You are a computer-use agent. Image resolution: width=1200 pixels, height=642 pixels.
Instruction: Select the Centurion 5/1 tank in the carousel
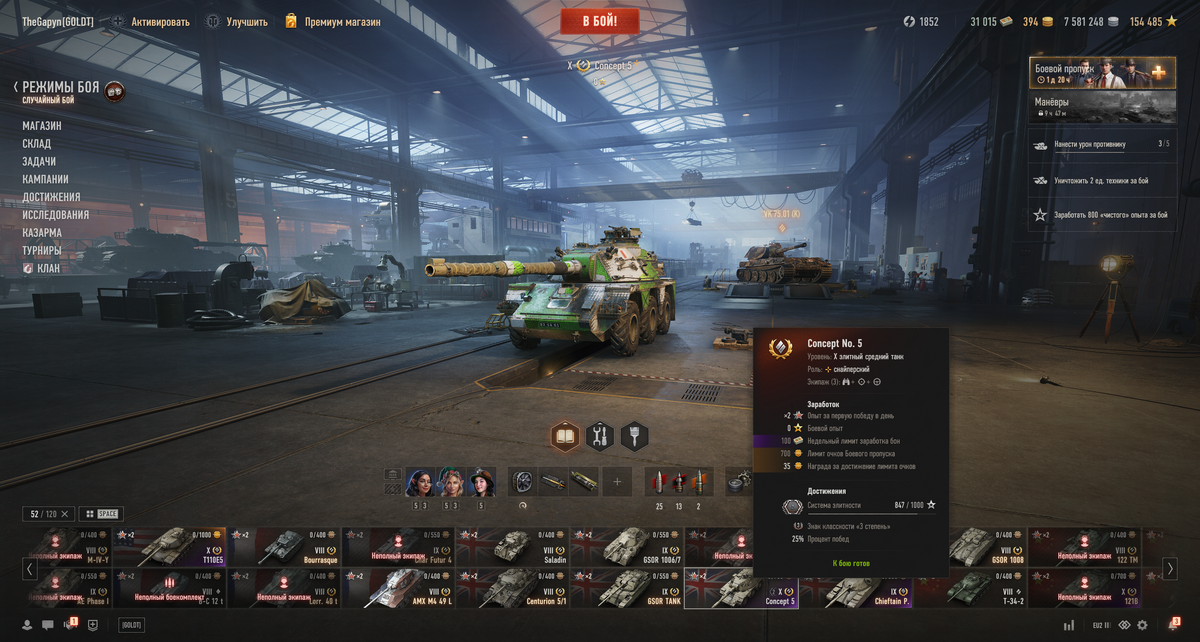pyautogui.click(x=512, y=589)
